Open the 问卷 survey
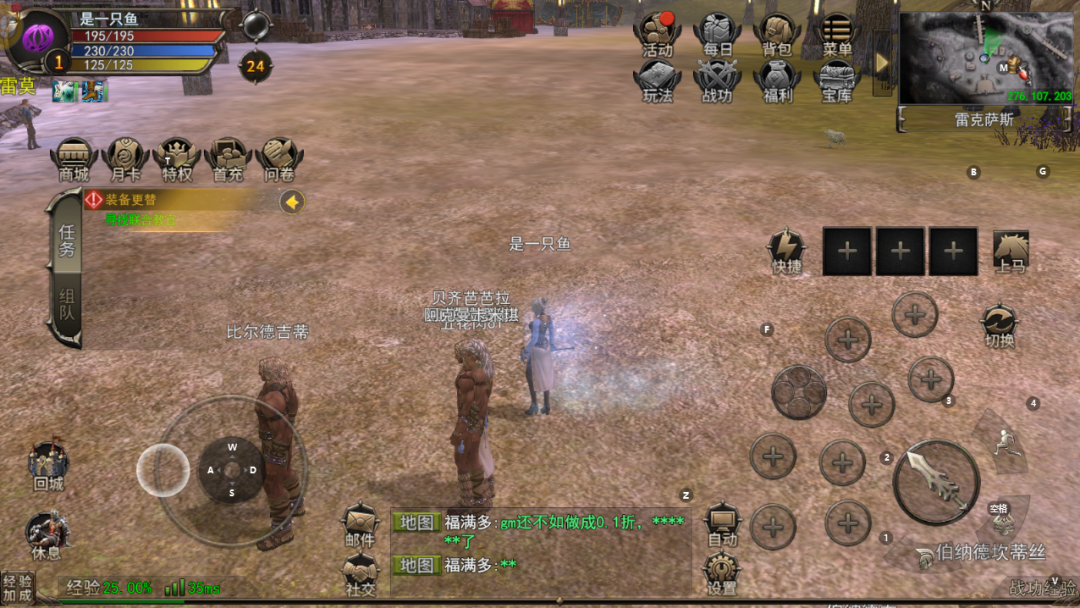Screen dimensions: 1080x608 click(280, 160)
